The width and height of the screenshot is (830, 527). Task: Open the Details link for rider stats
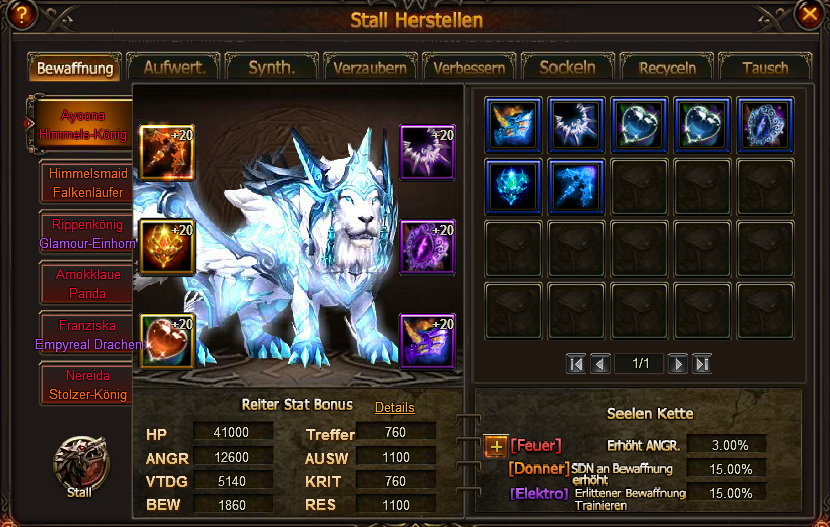[394, 408]
